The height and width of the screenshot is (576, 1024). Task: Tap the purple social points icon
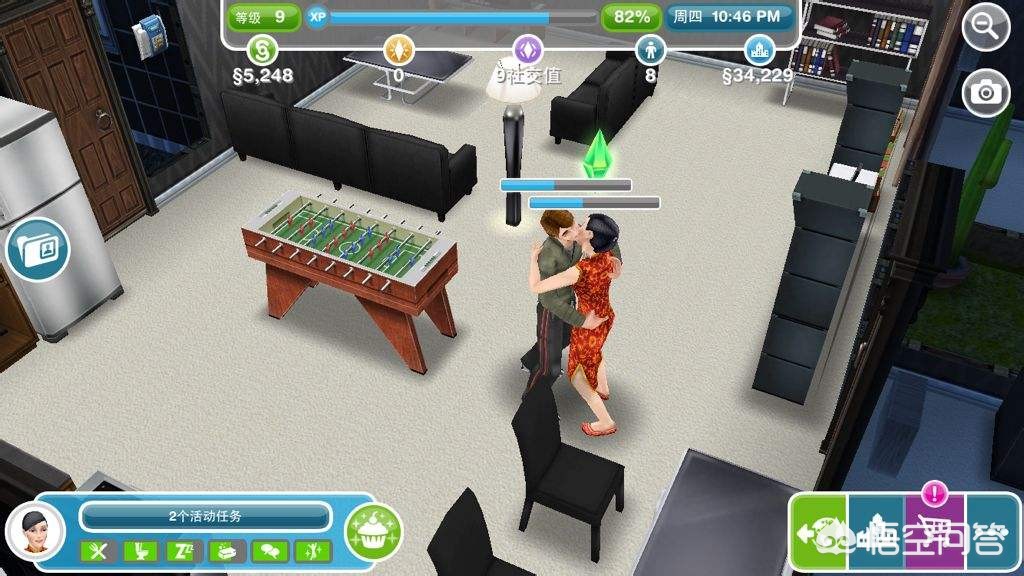click(x=528, y=49)
